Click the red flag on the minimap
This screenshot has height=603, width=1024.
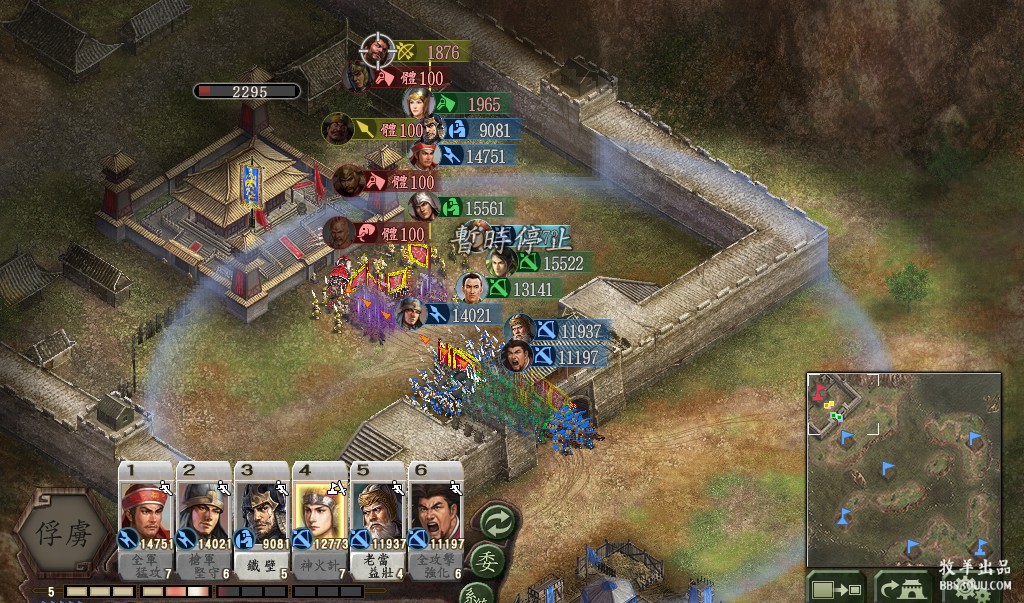point(821,387)
